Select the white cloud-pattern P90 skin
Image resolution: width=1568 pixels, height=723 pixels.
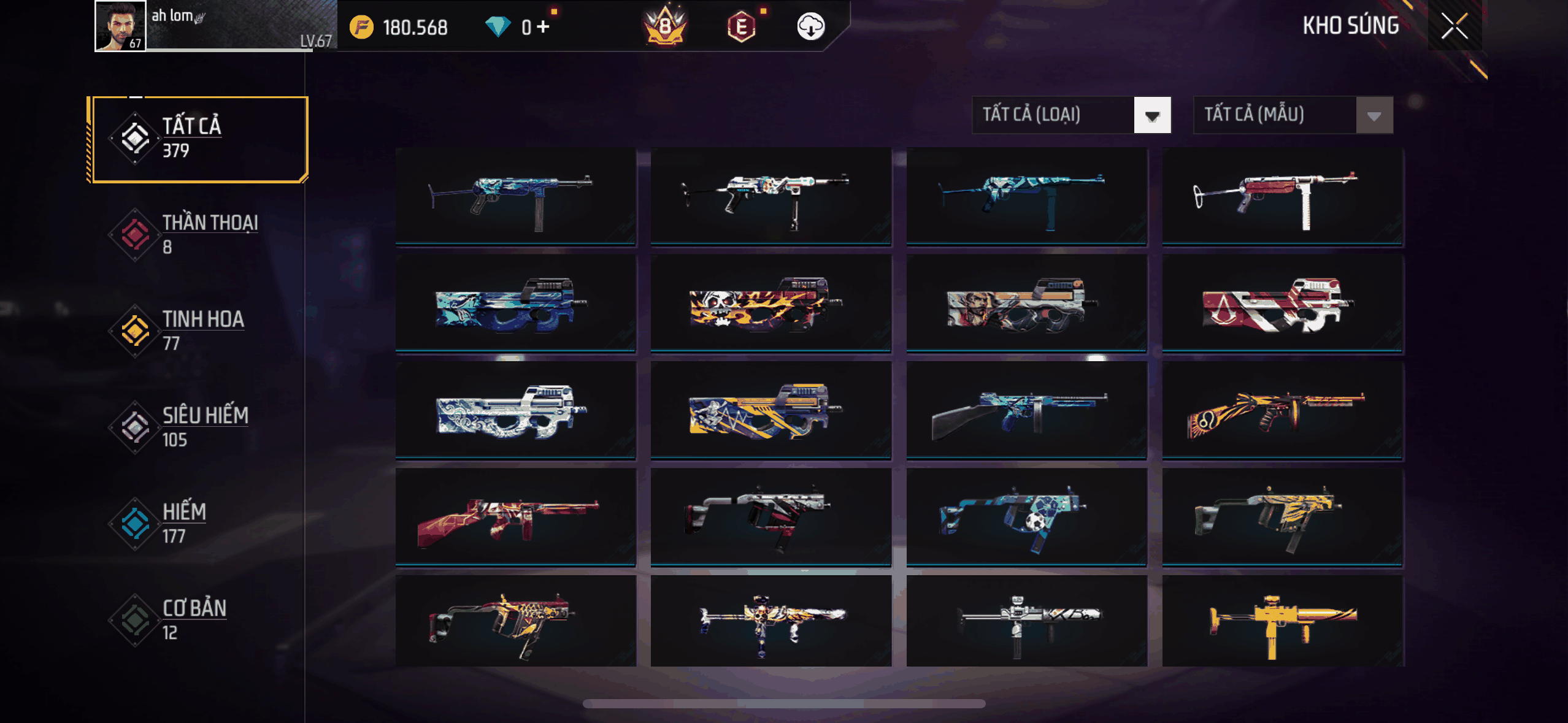515,410
